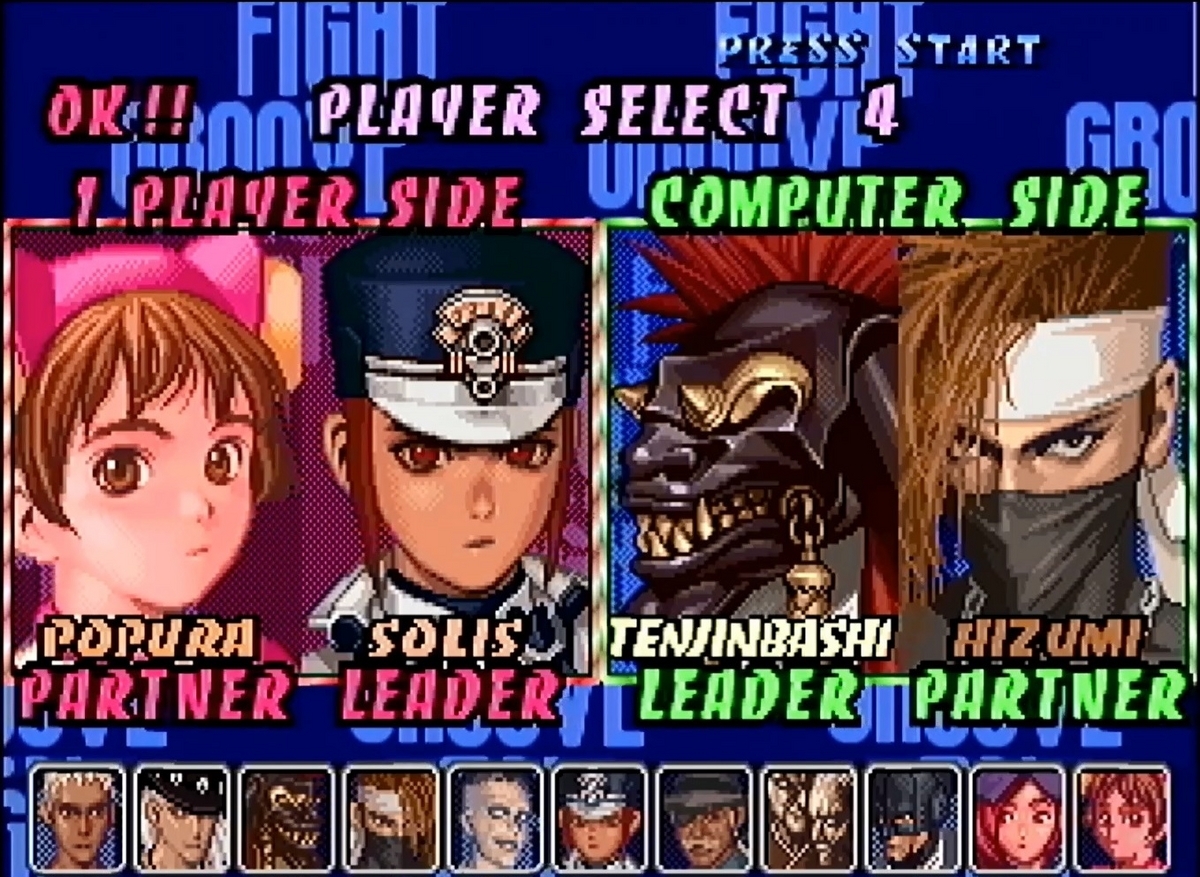Choose the scarred-face fighter roster thumbnail
This screenshot has height=877, width=1200.
(x=809, y=817)
